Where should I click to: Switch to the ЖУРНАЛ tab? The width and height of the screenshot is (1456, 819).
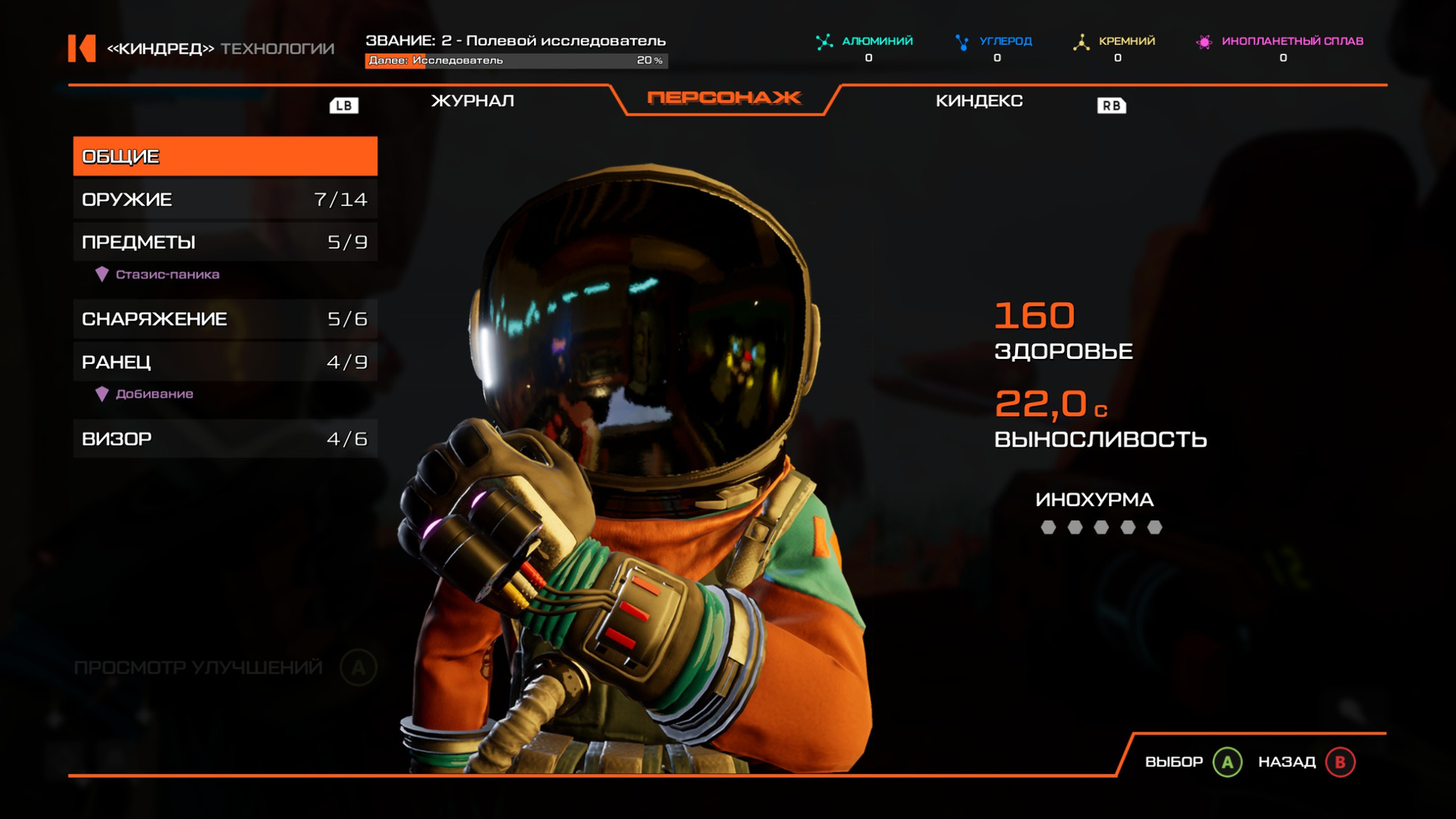(472, 101)
